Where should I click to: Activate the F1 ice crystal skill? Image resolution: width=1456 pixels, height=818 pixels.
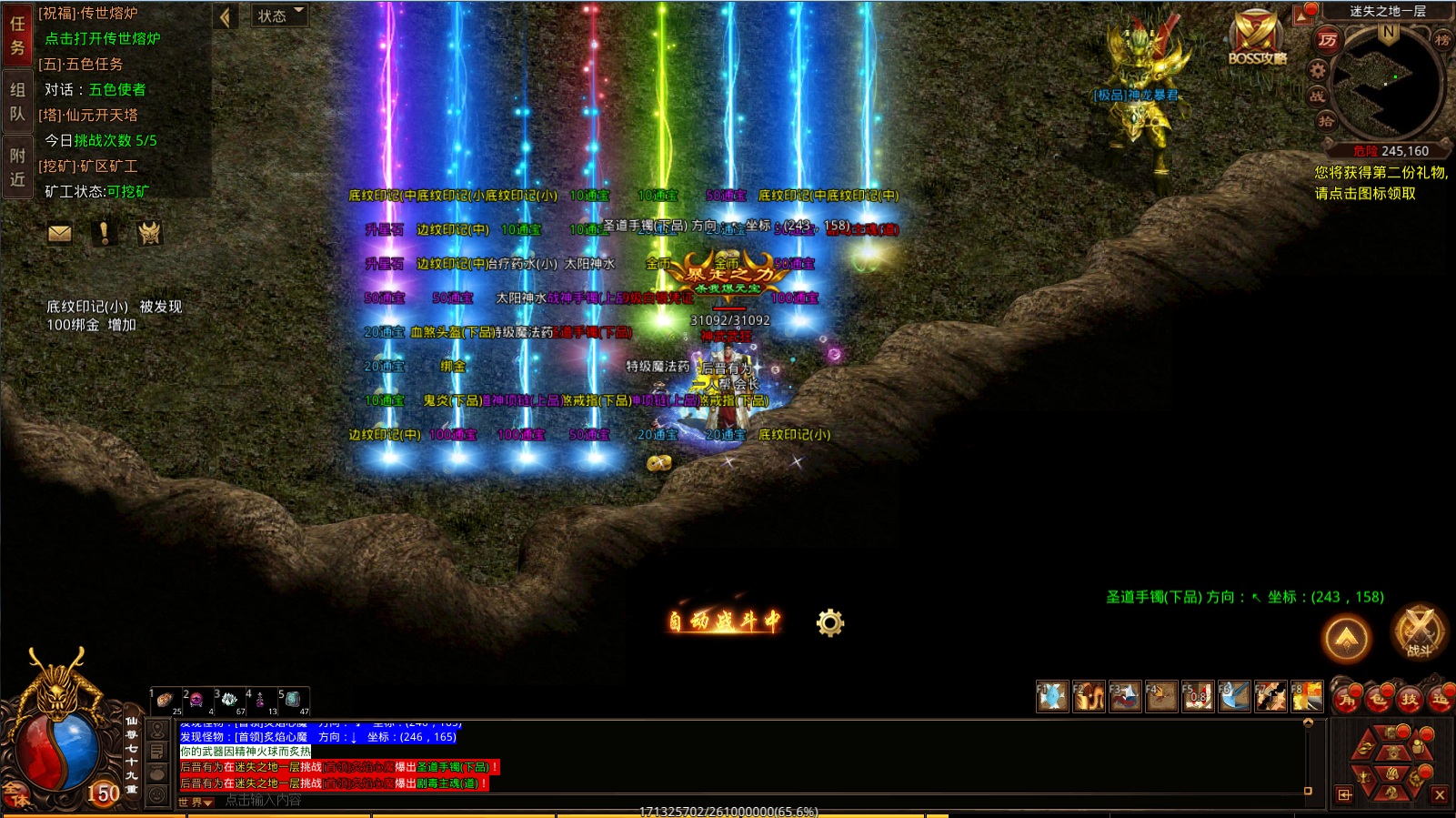1052,697
